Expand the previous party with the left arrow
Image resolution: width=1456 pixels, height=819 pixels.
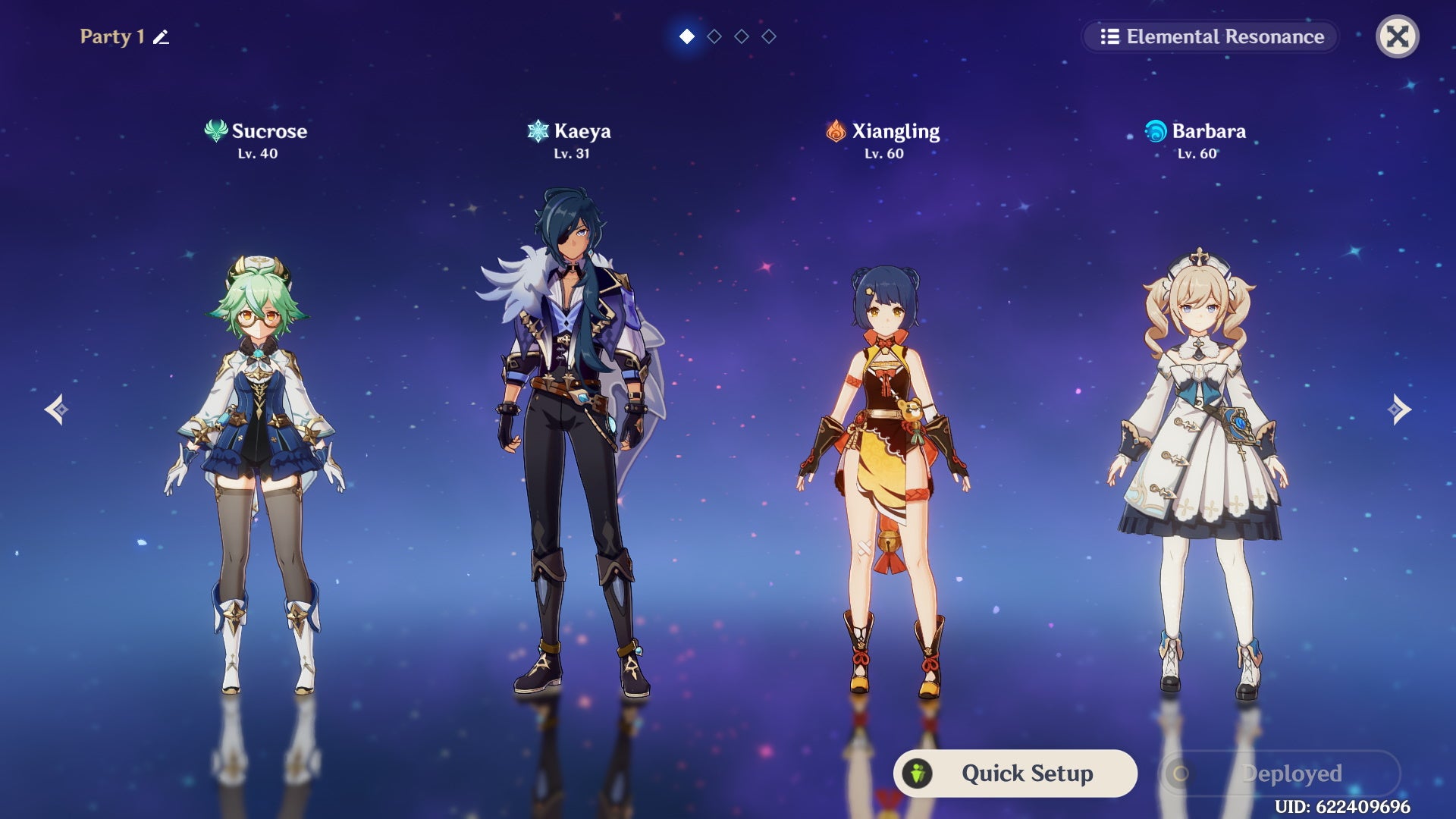point(58,409)
